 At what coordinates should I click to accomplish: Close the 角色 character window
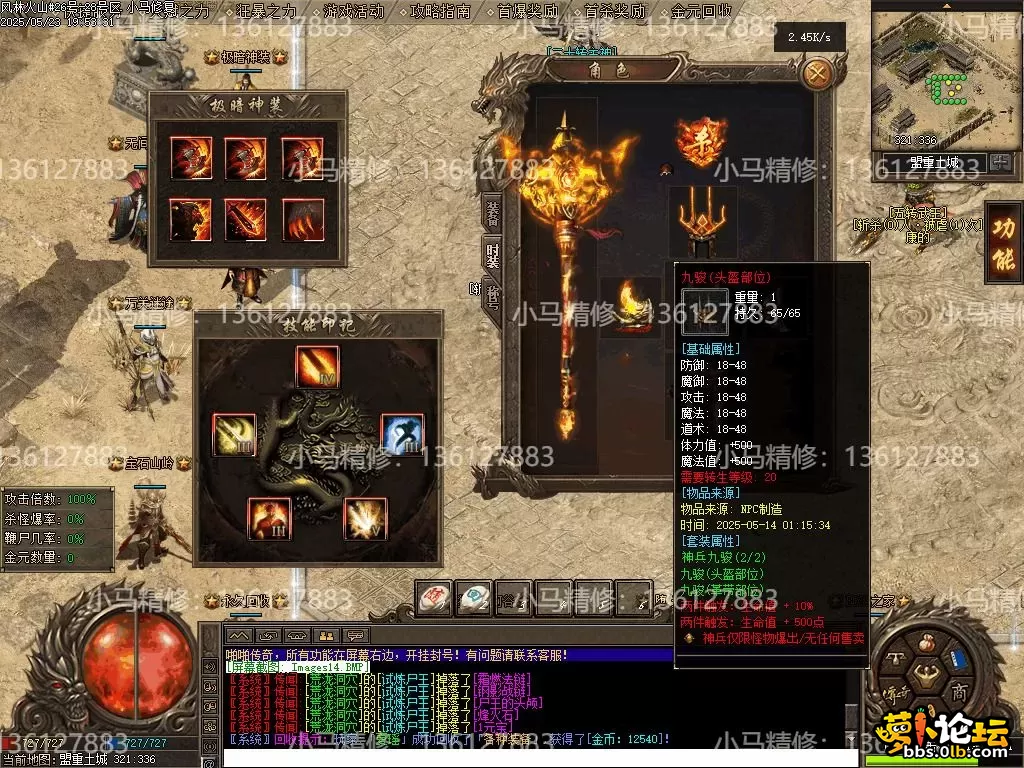point(818,73)
